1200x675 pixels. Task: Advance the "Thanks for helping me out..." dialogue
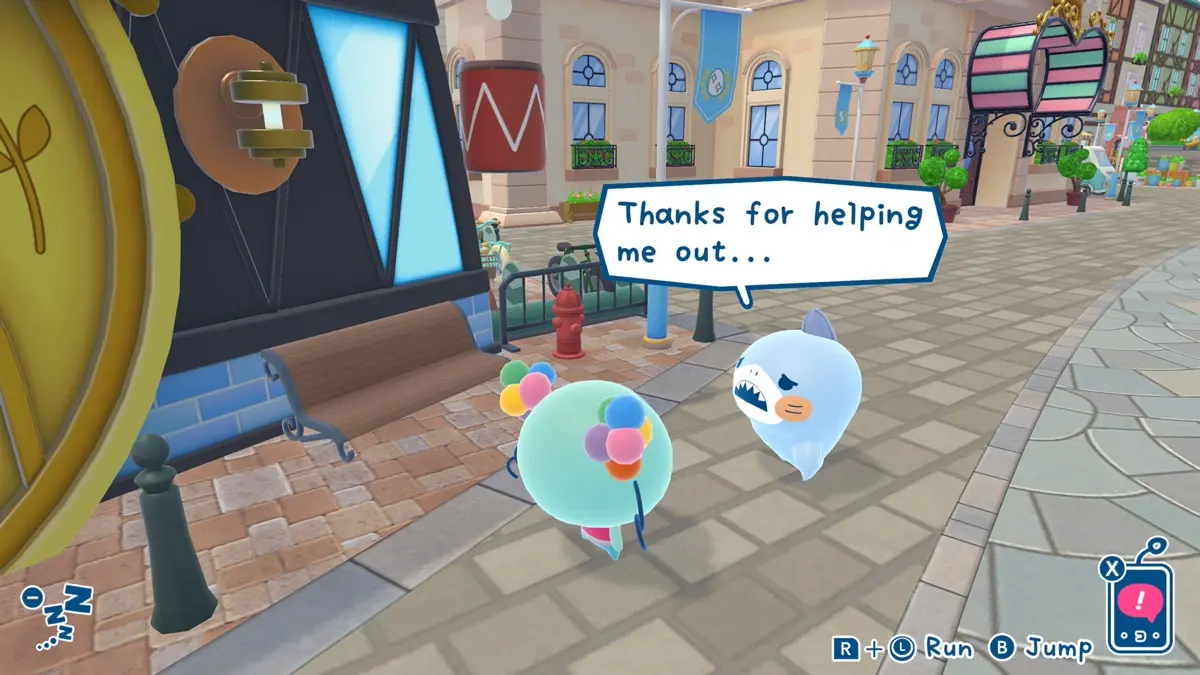click(768, 233)
